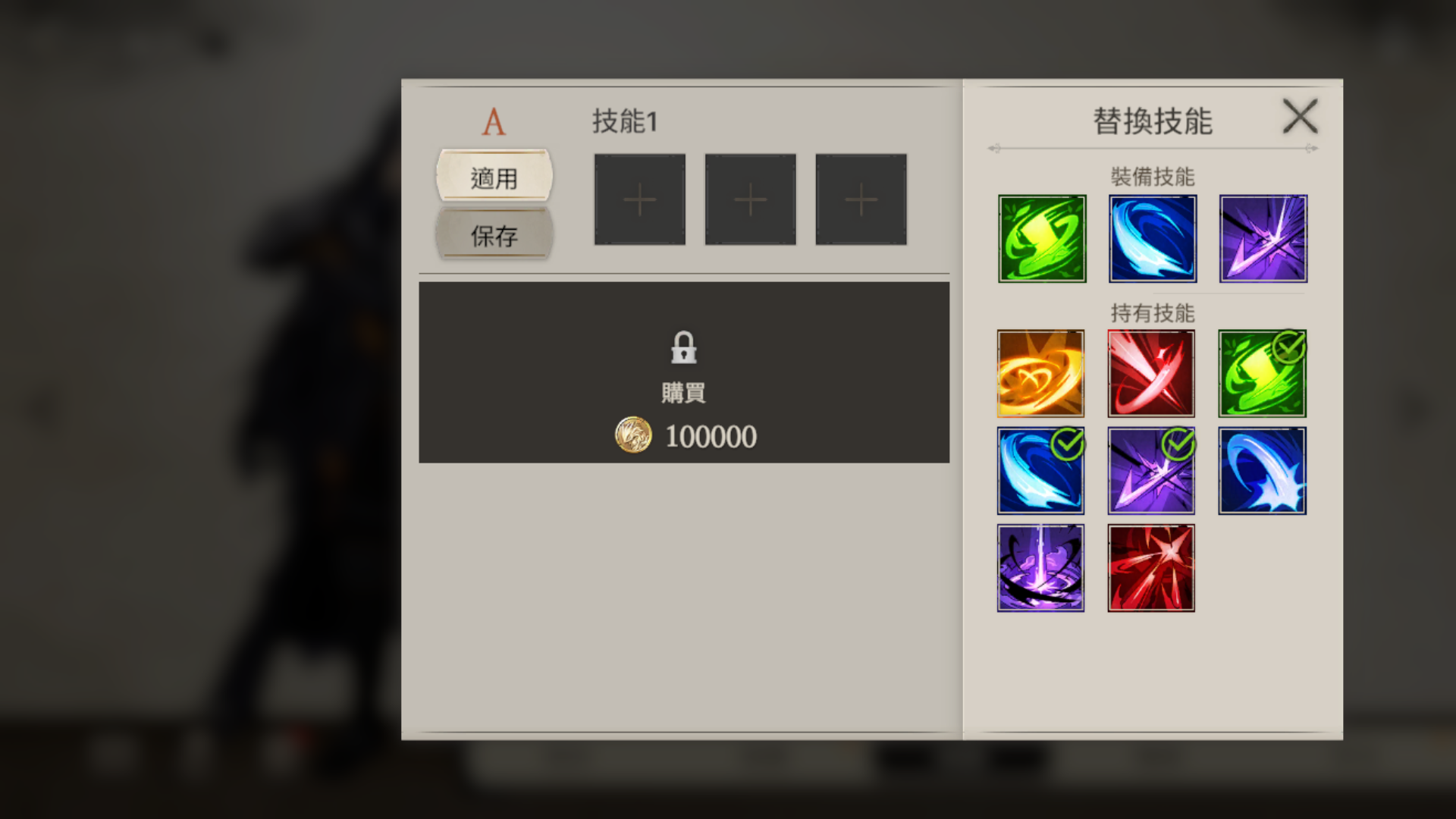Click the 適用 apply button
The width and height of the screenshot is (1456, 819).
(494, 177)
